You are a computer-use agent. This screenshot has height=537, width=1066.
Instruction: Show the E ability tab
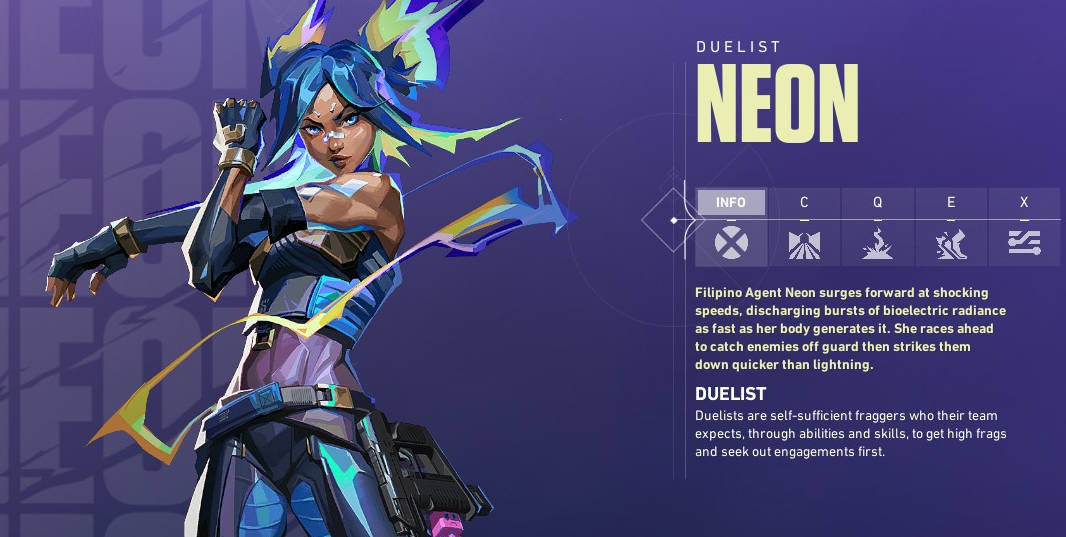951,203
